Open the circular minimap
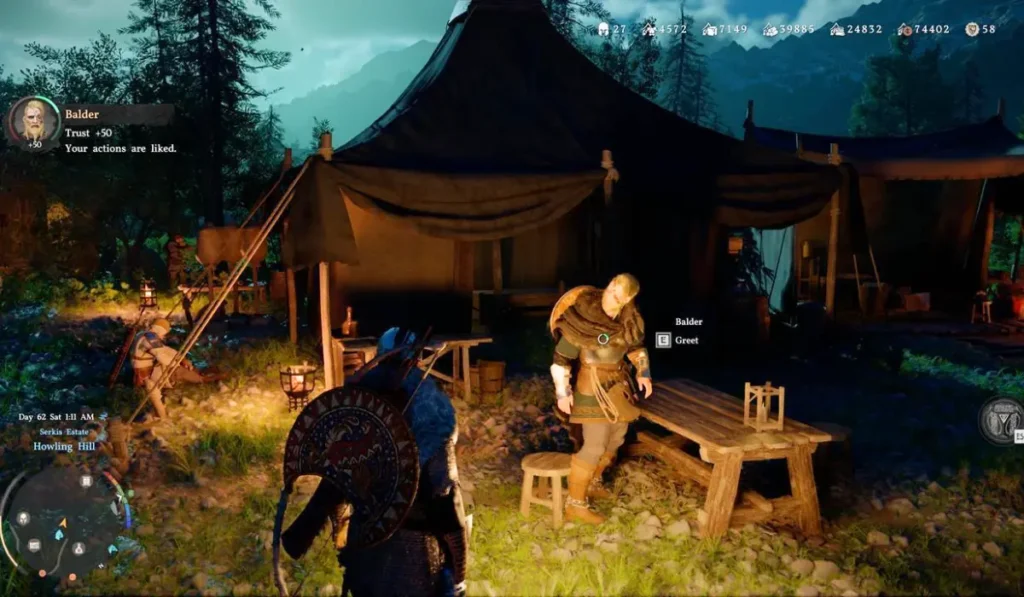The width and height of the screenshot is (1024, 597). tap(63, 520)
